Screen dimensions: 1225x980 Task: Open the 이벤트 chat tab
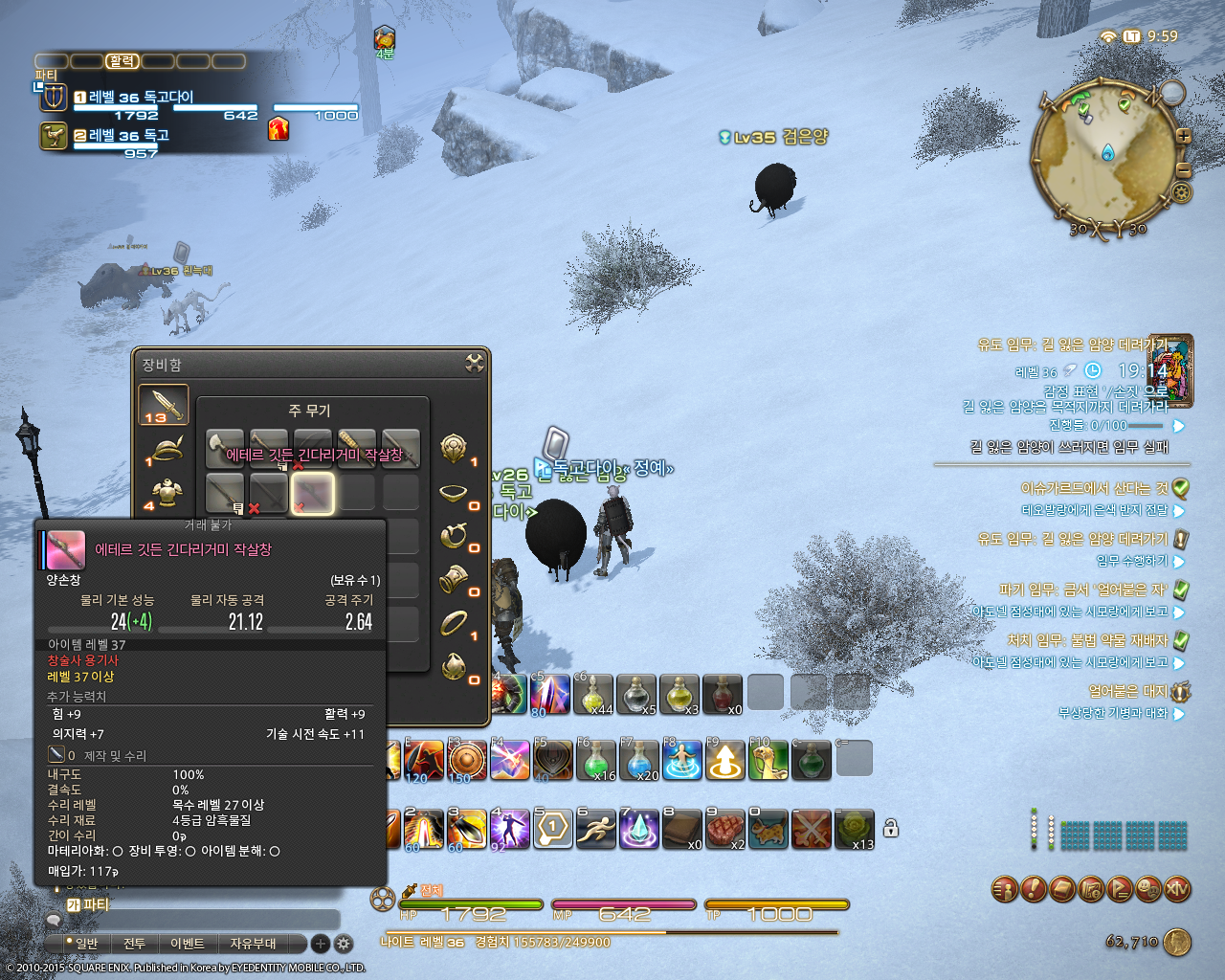[x=188, y=944]
